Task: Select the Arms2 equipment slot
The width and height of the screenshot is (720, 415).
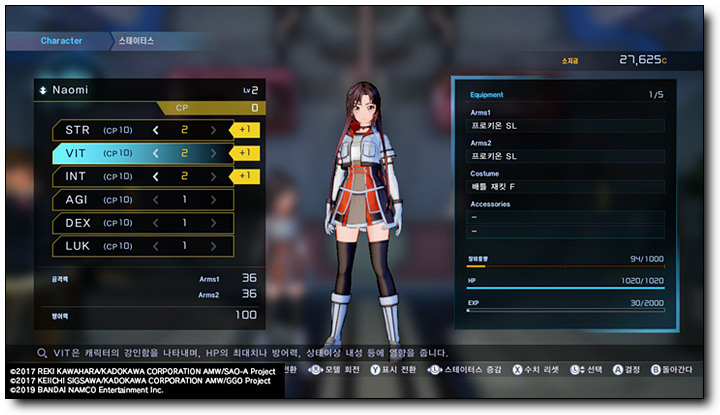Action: coord(566,157)
